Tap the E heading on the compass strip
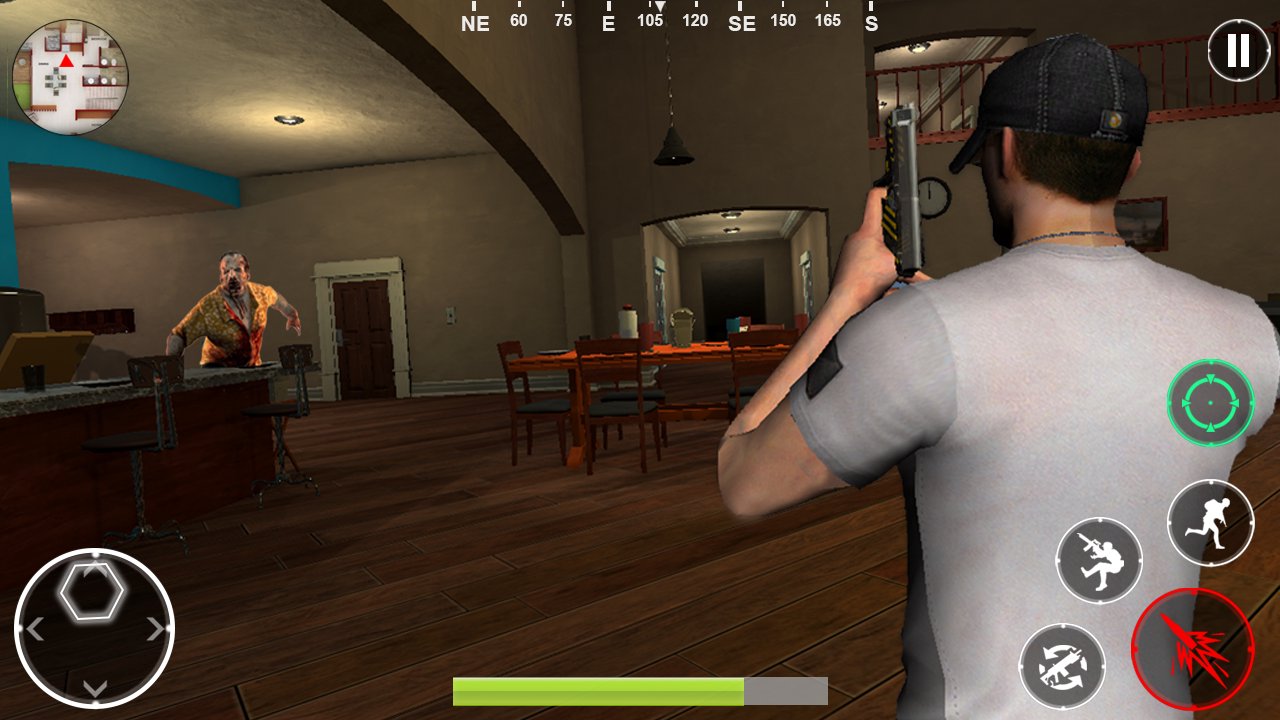The image size is (1280, 720). click(607, 23)
